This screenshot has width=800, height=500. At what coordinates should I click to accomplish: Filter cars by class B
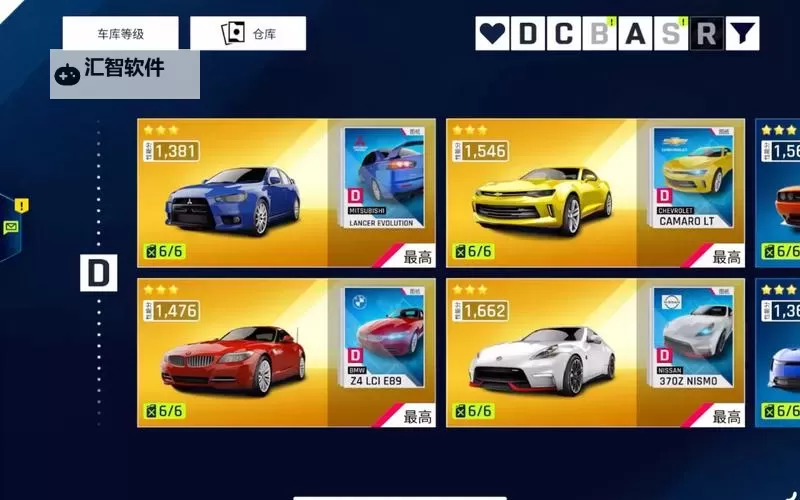[x=599, y=34]
